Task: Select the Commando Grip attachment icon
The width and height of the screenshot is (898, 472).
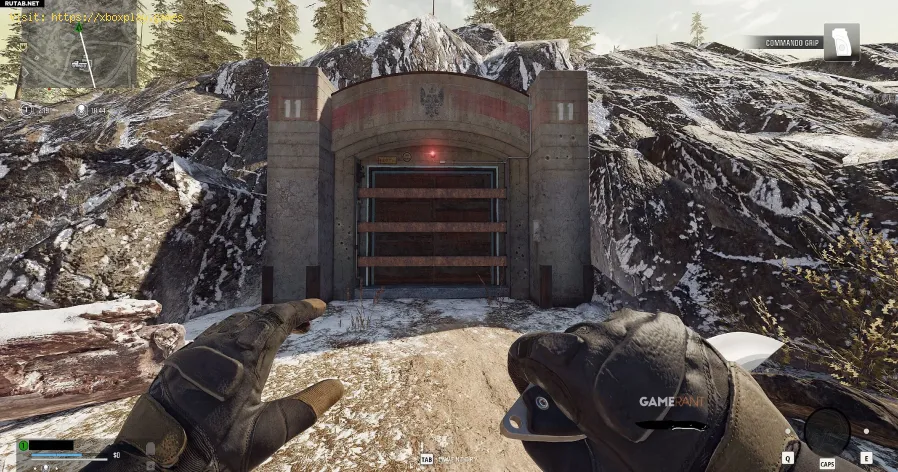Action: 841,42
